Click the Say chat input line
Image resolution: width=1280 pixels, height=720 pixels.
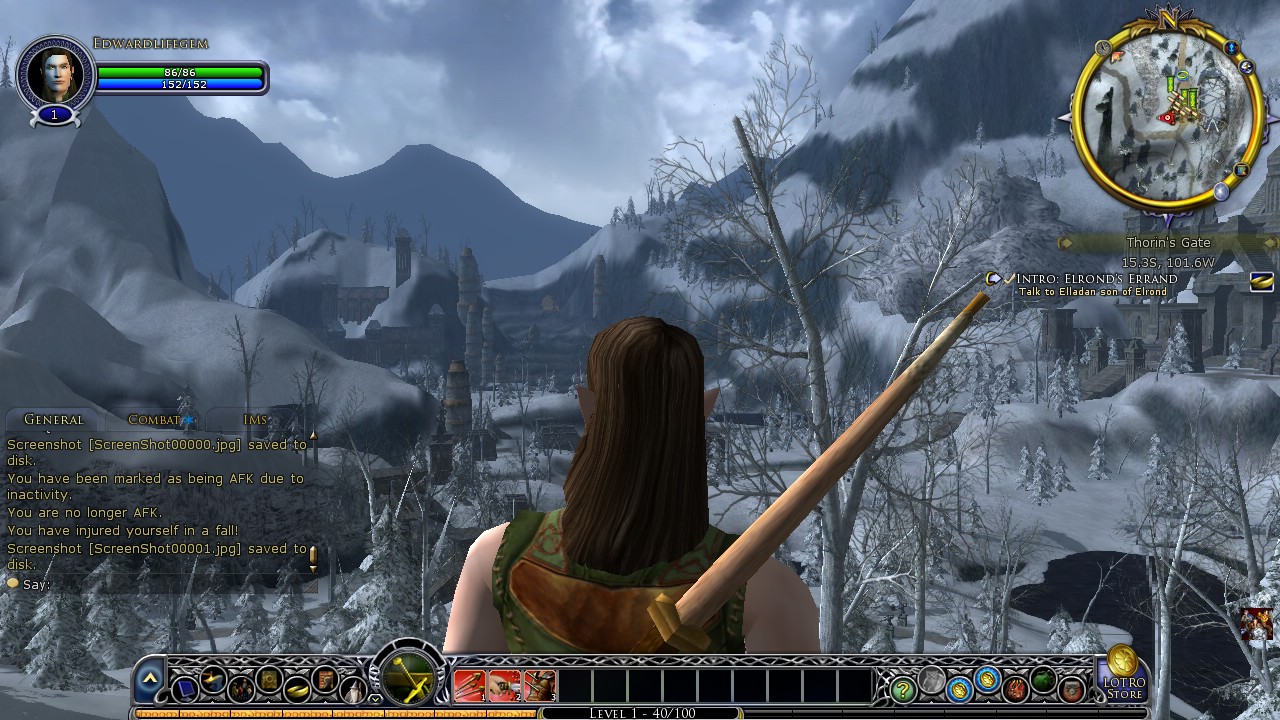coord(160,584)
